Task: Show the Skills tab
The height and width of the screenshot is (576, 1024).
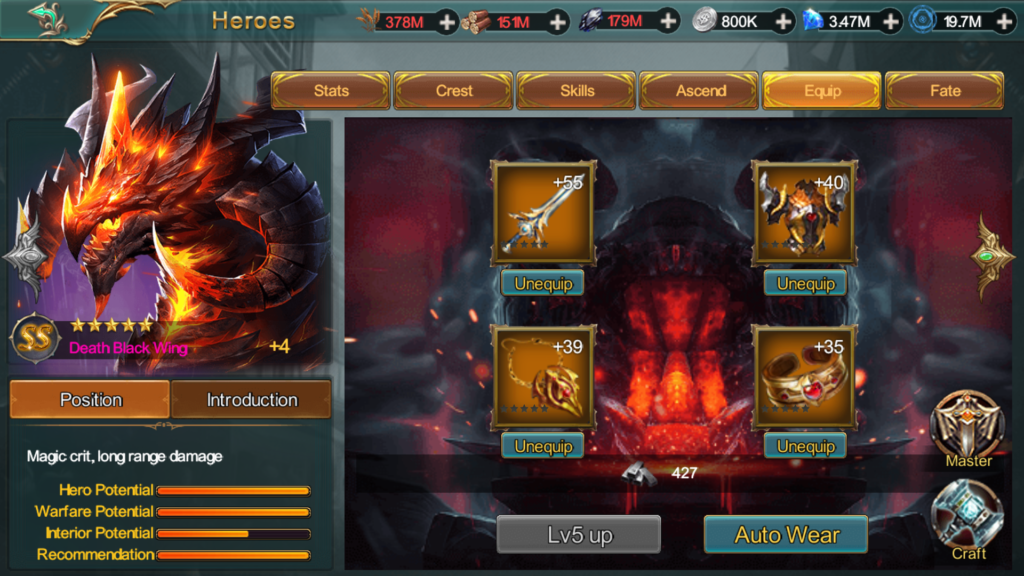Action: 577,91
